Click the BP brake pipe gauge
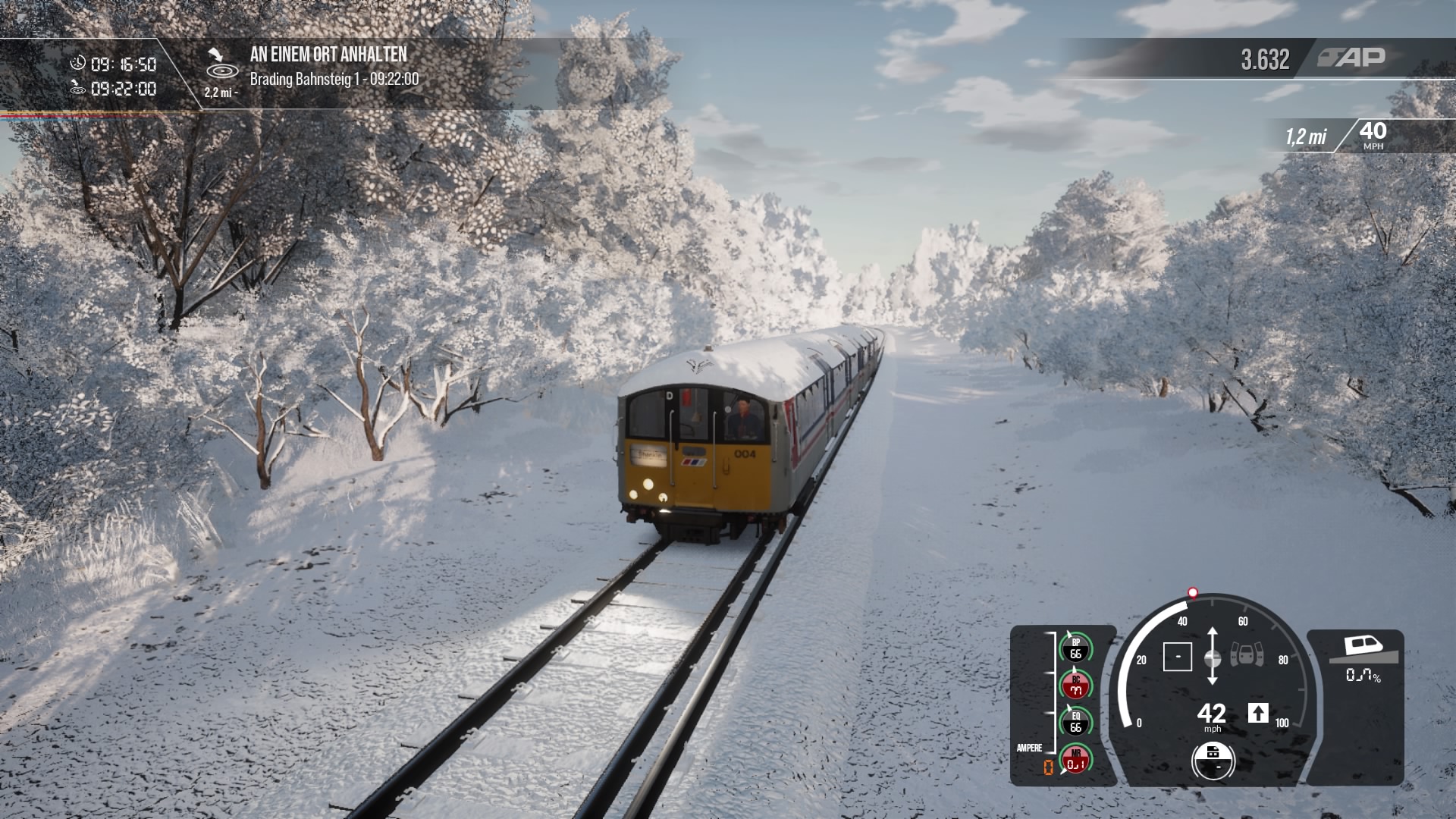The width and height of the screenshot is (1456, 819). point(1075,648)
